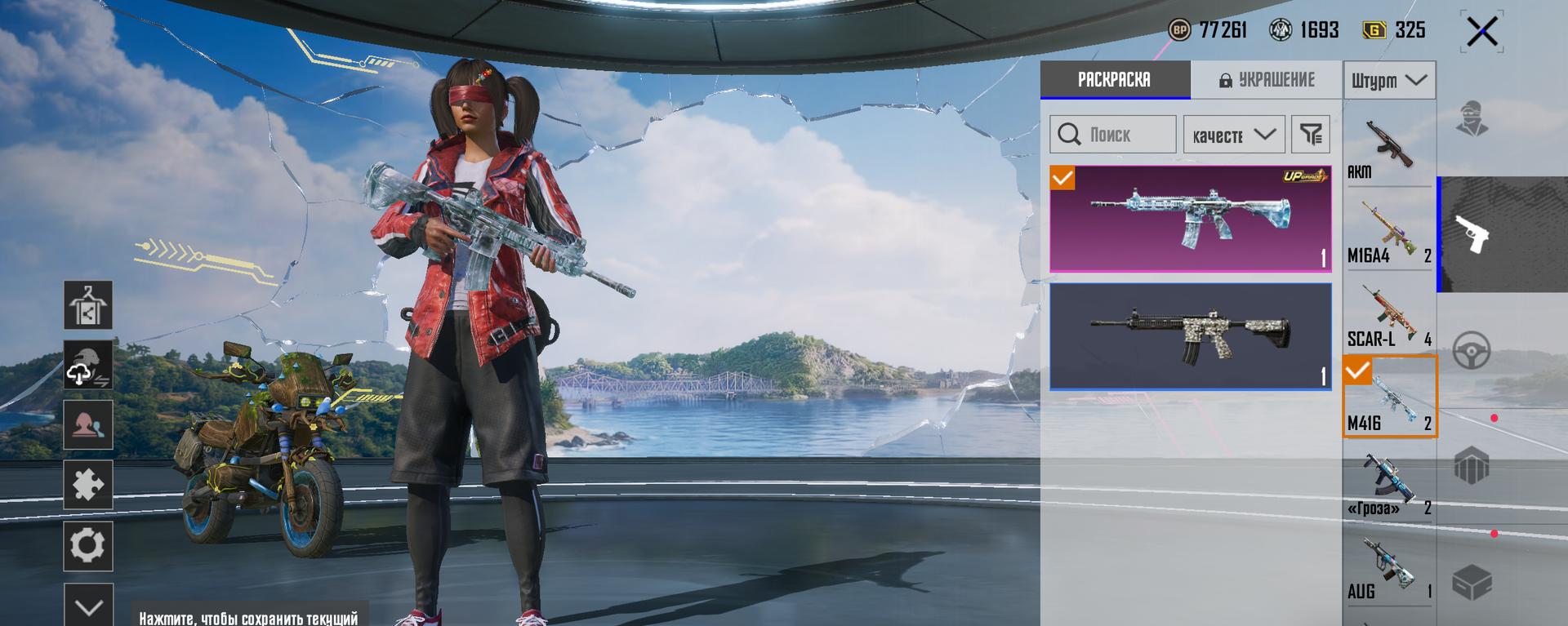Open the Штурм weapon category dropdown

coord(1389,81)
